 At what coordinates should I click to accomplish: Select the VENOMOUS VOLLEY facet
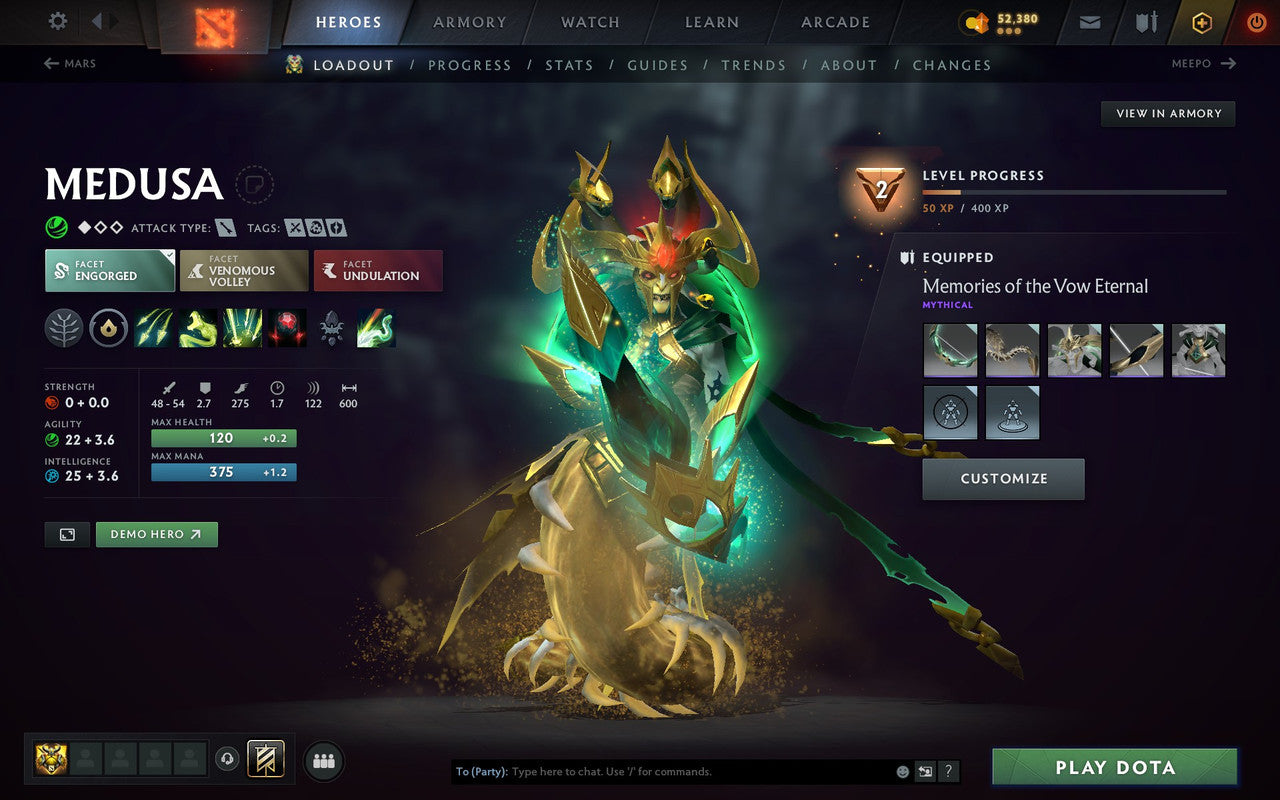[243, 270]
